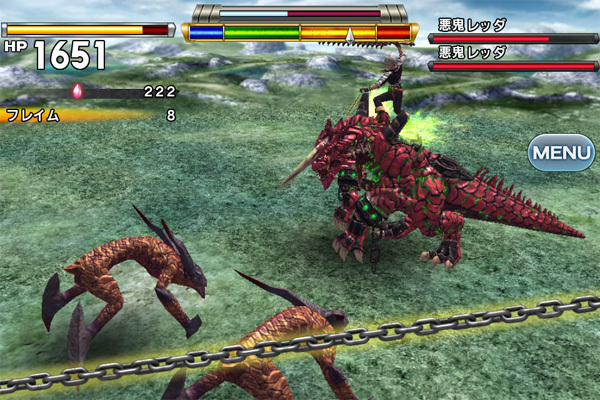
Task: Open the MENU button
Action: 561,153
